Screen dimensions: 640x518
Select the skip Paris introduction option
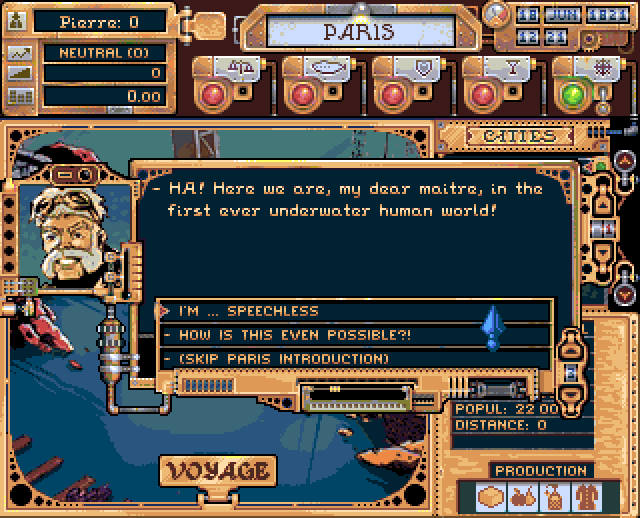[x=355, y=358]
